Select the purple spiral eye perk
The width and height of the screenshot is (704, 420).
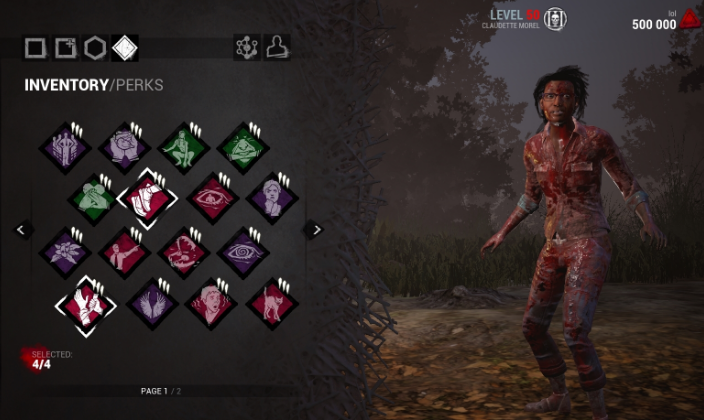(243, 252)
